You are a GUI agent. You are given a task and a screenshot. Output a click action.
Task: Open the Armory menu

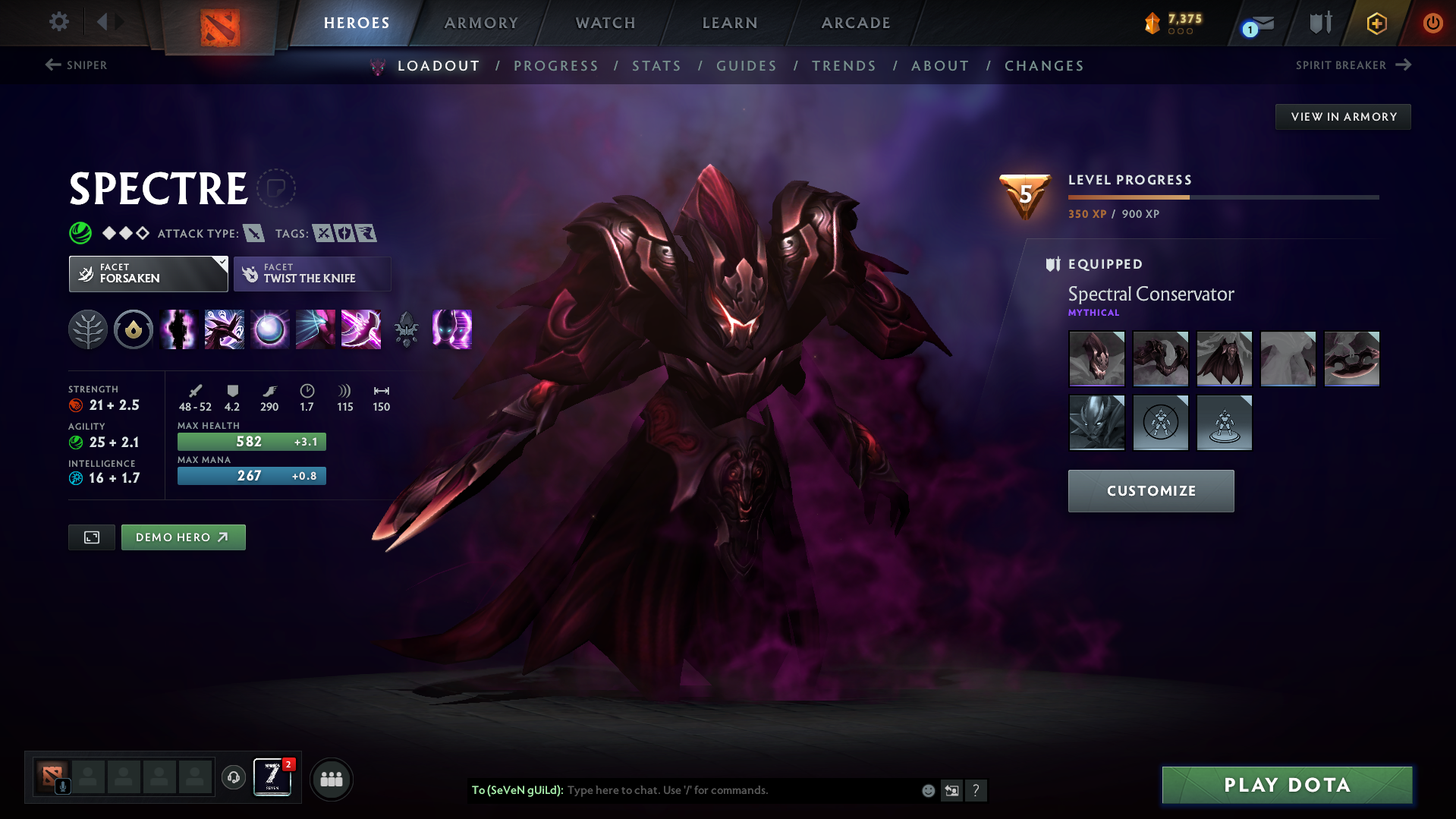click(x=481, y=22)
